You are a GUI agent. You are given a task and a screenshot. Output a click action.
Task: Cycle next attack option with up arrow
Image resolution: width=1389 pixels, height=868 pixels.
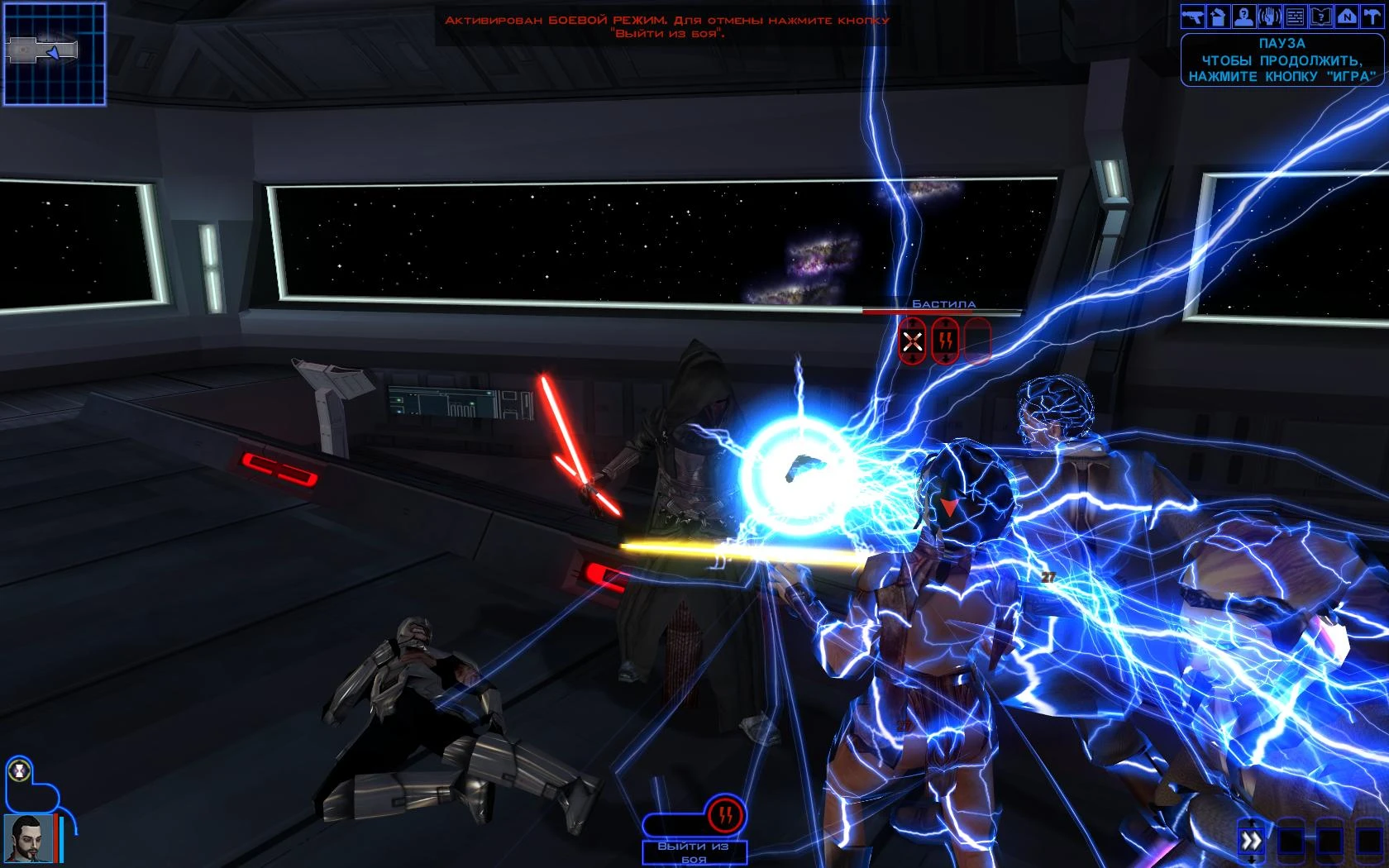pyautogui.click(x=912, y=322)
